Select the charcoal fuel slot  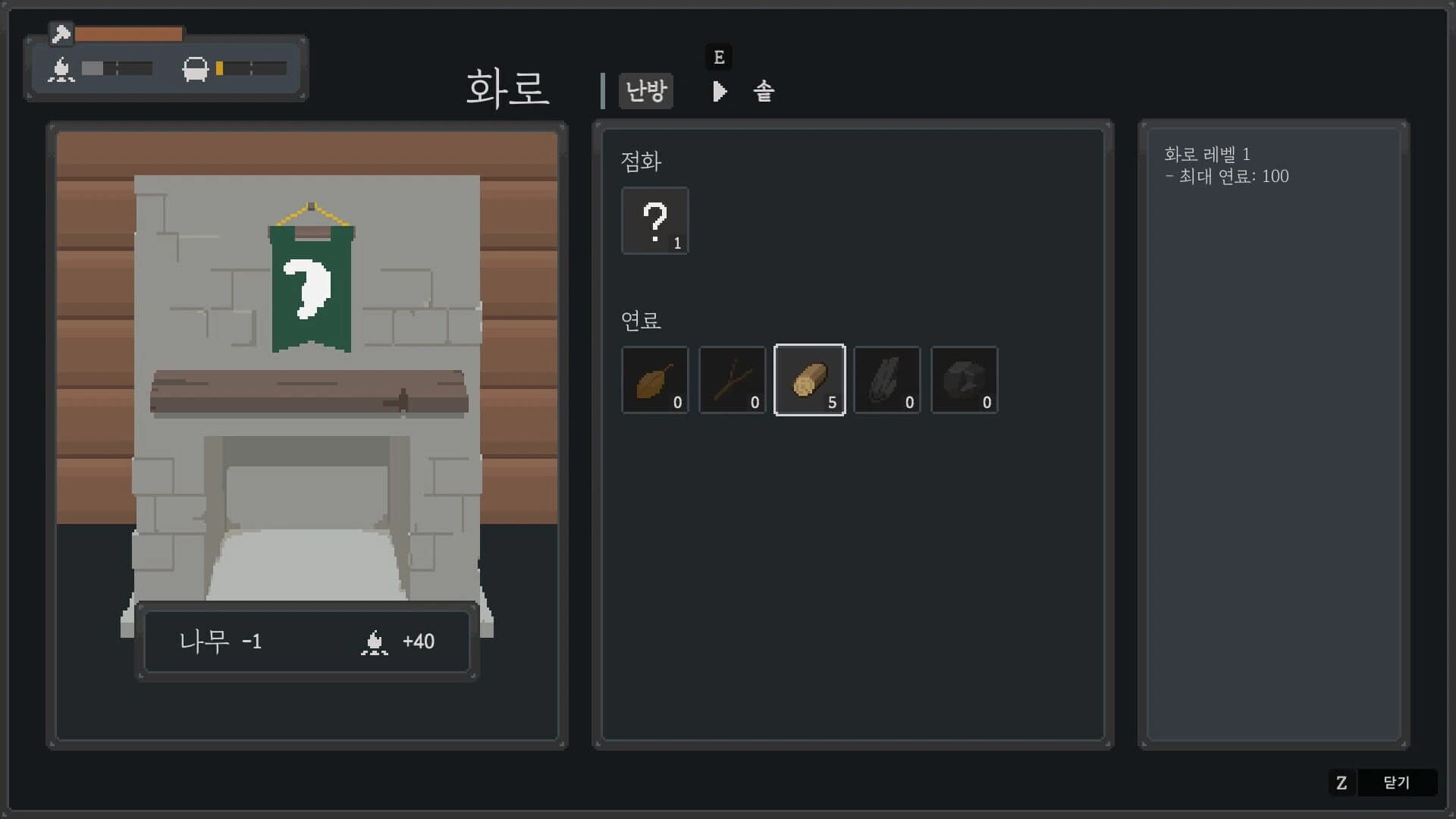pyautogui.click(x=886, y=379)
